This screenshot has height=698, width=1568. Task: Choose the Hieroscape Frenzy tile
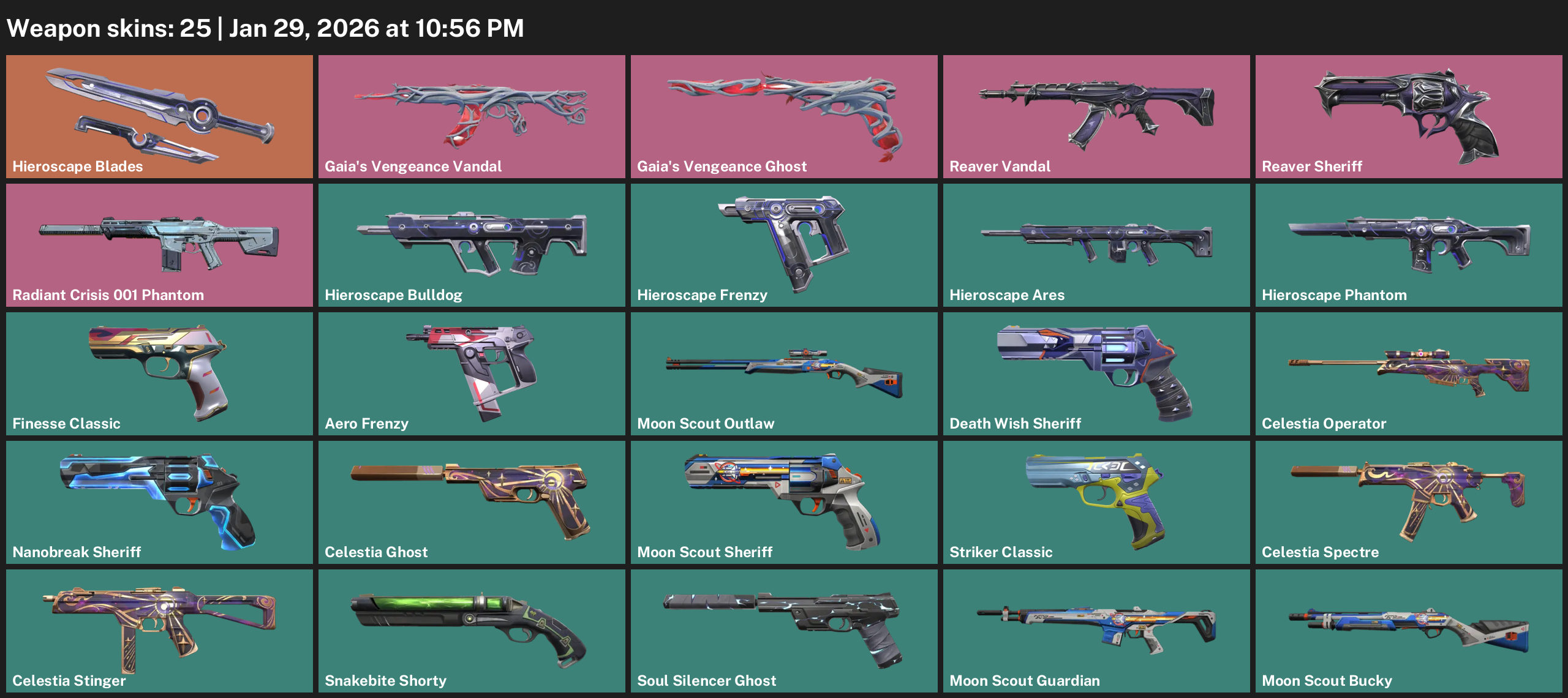784,245
